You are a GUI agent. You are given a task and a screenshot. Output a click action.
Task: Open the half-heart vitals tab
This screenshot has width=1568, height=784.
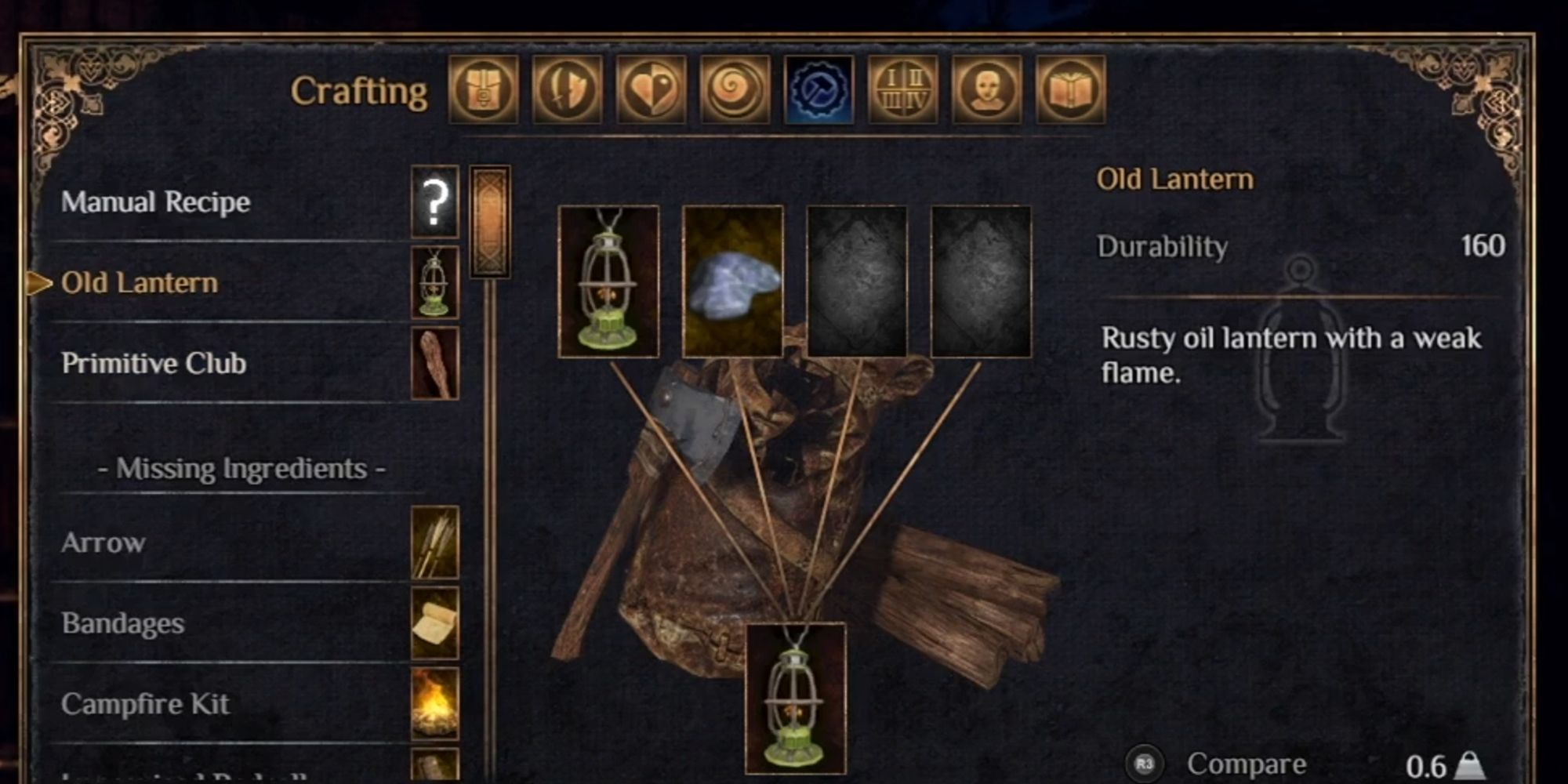coord(650,90)
